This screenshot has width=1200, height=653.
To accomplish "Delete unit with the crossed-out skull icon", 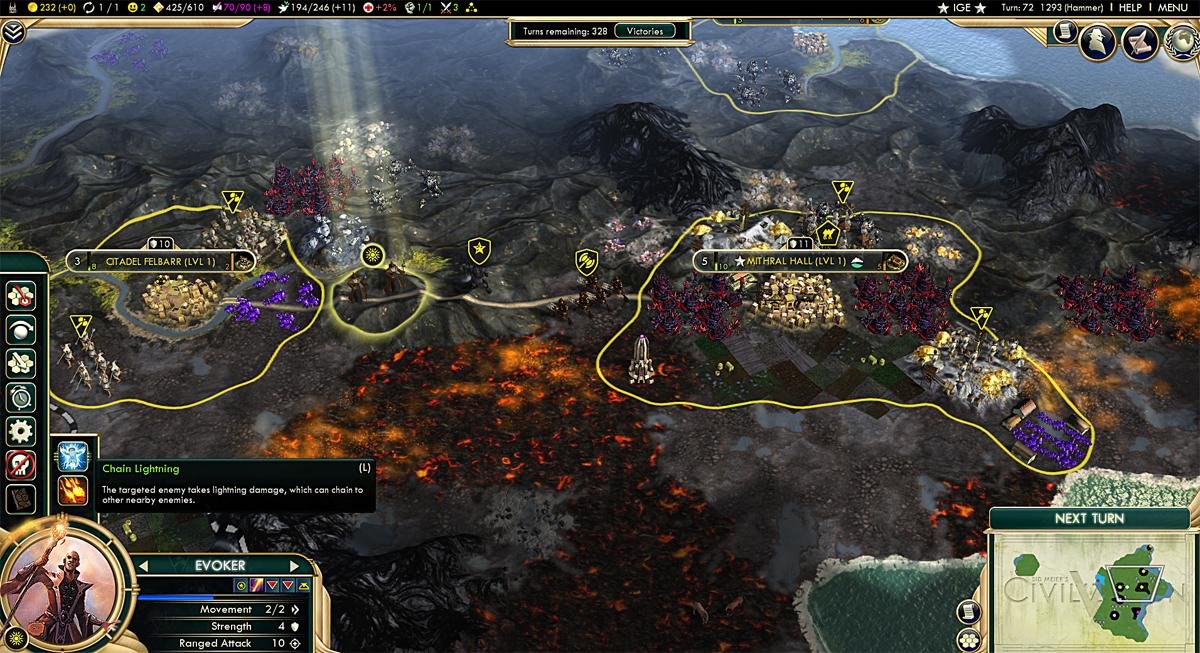I will tap(20, 465).
